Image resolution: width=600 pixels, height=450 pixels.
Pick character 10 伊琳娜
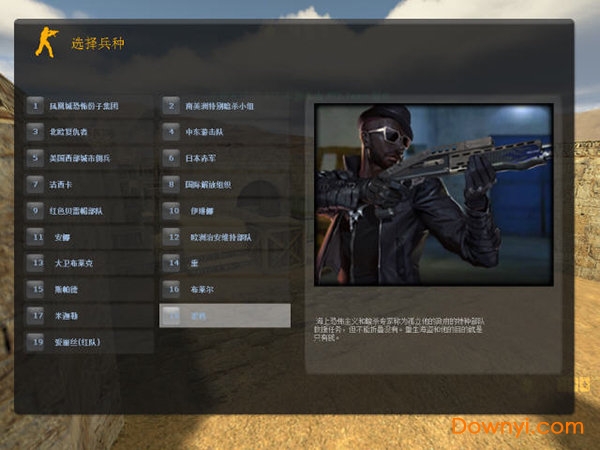coord(224,211)
